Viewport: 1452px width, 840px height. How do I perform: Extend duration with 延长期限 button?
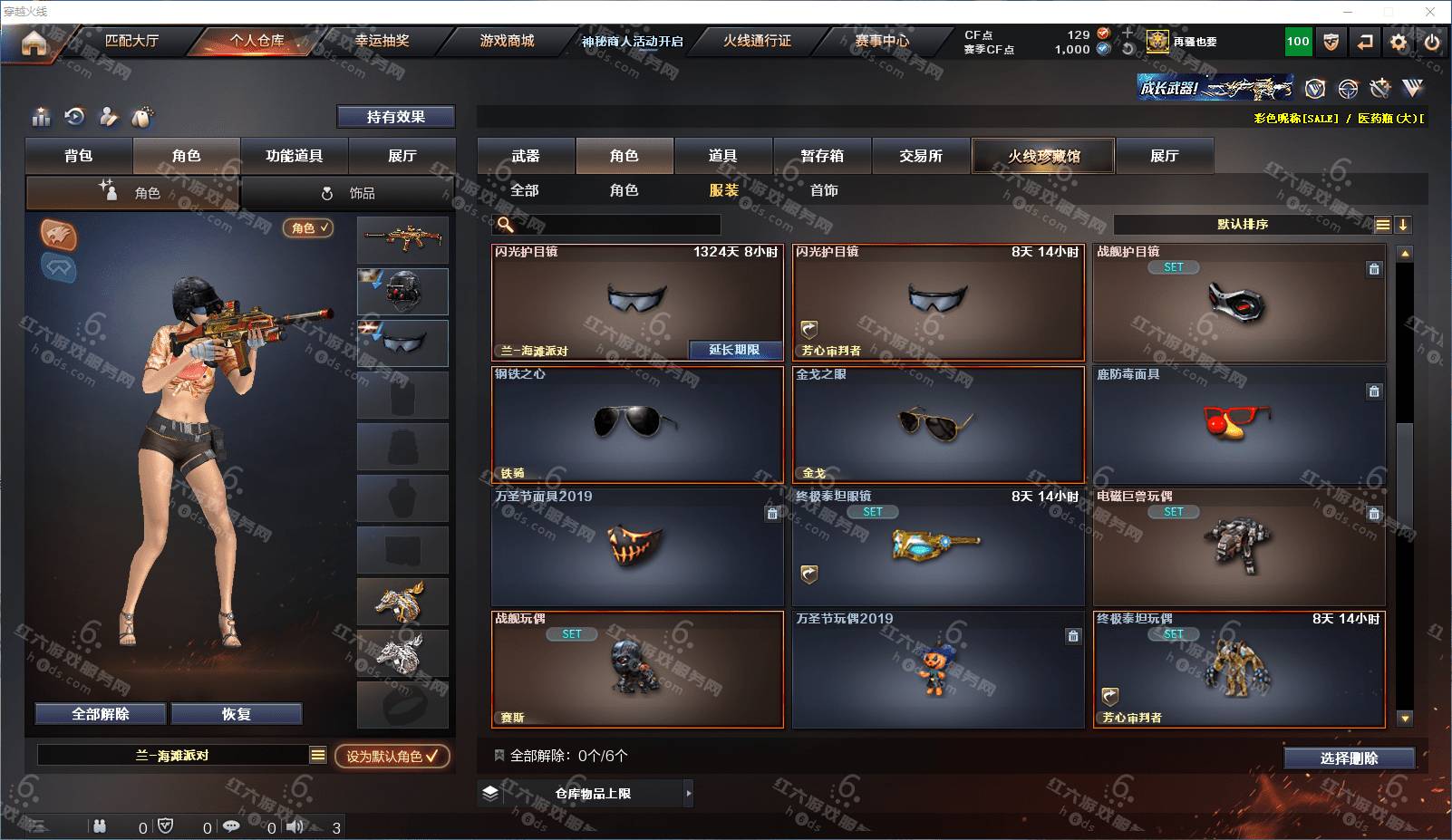point(734,350)
